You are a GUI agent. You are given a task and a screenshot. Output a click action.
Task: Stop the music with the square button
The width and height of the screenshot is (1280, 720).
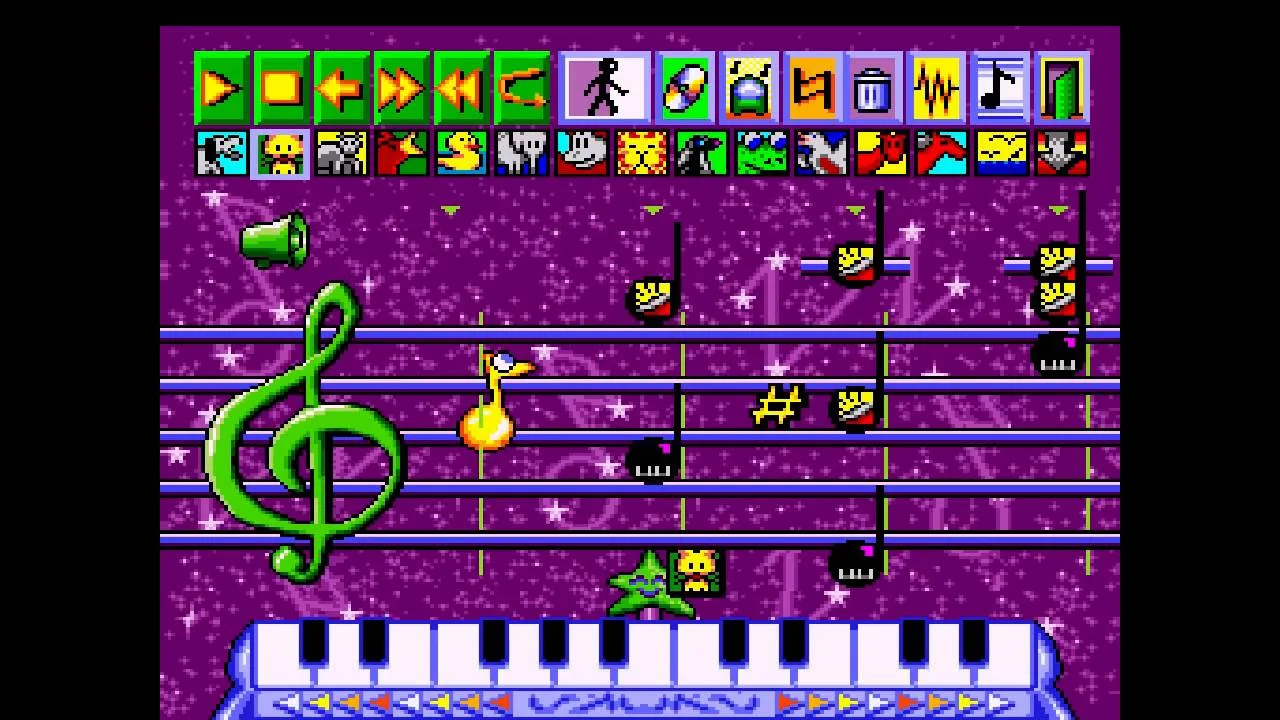coord(281,89)
